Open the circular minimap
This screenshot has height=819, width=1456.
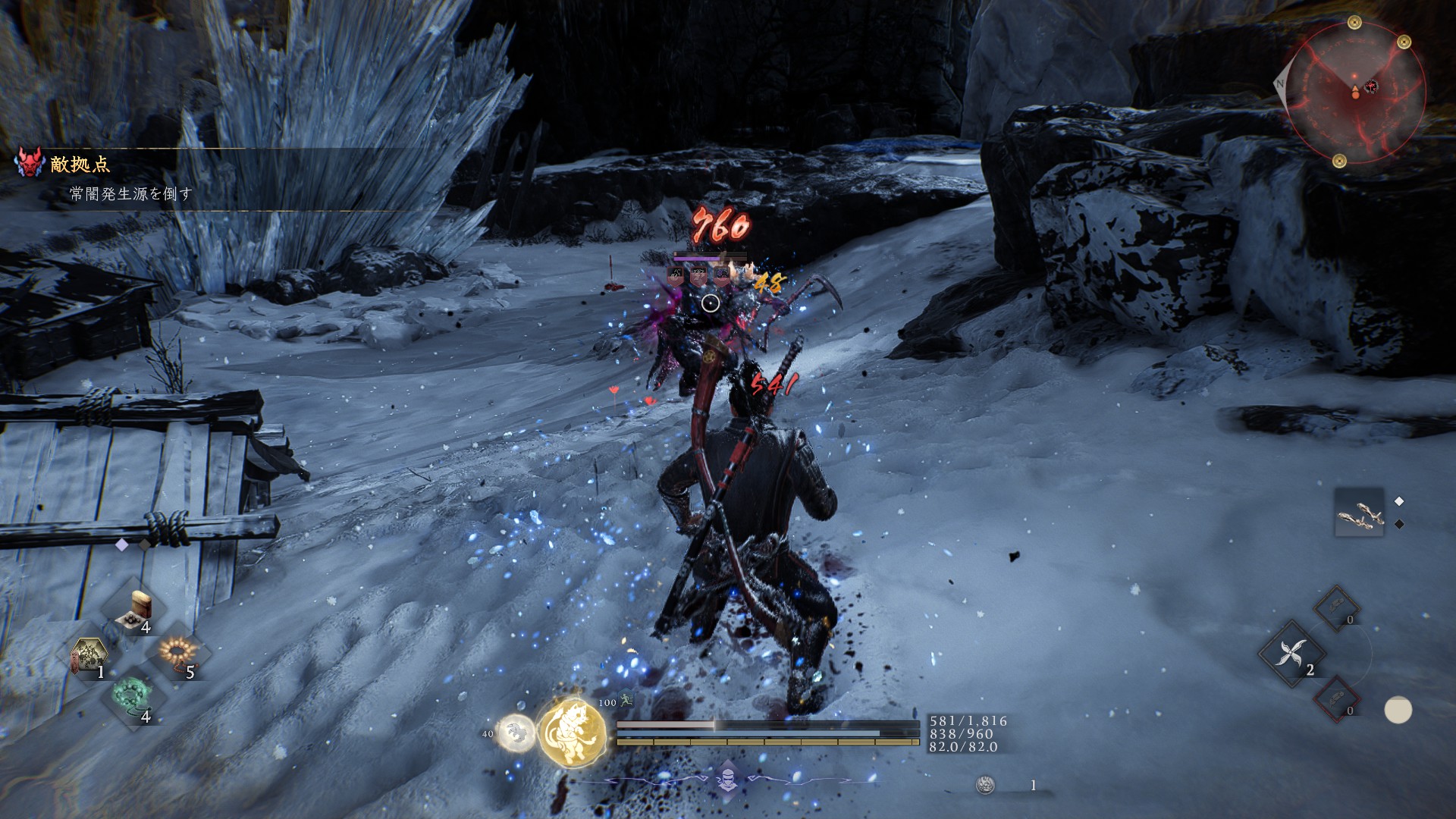click(x=1355, y=92)
